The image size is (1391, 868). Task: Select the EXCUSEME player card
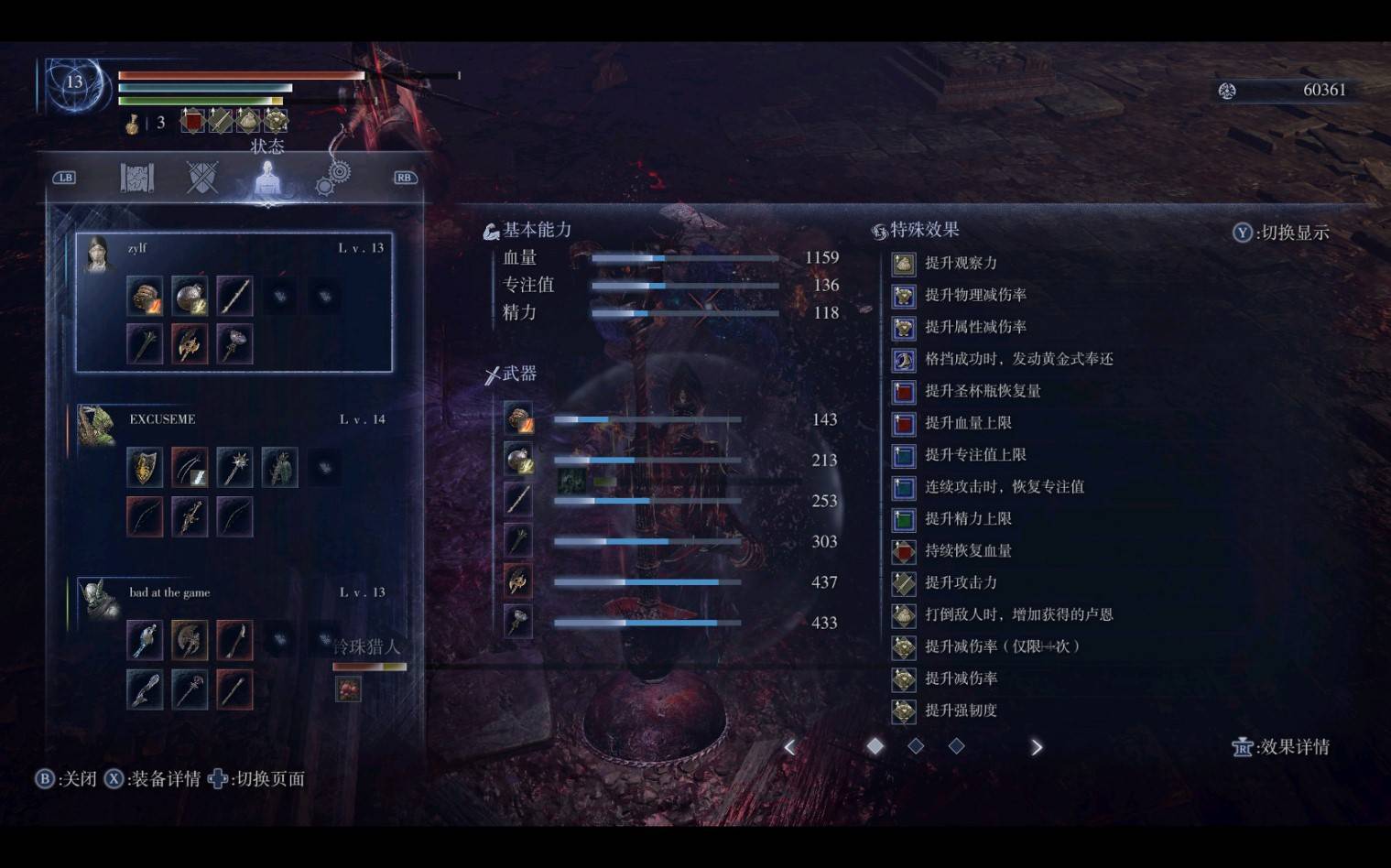click(234, 472)
